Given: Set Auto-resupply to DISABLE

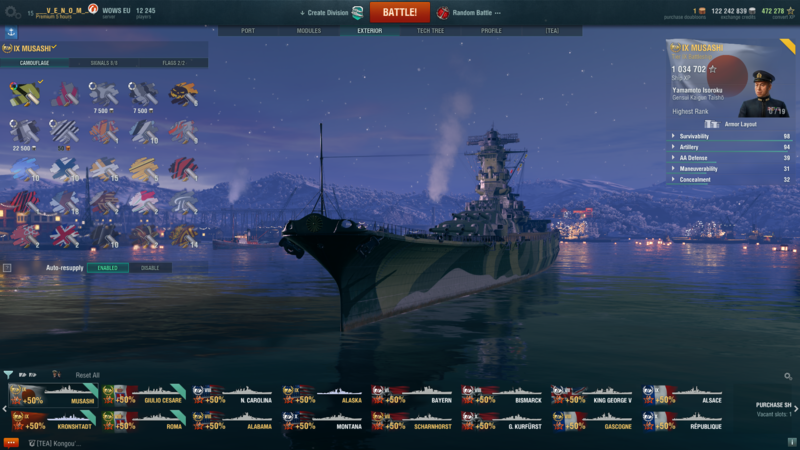Looking at the screenshot, I should tap(150, 268).
